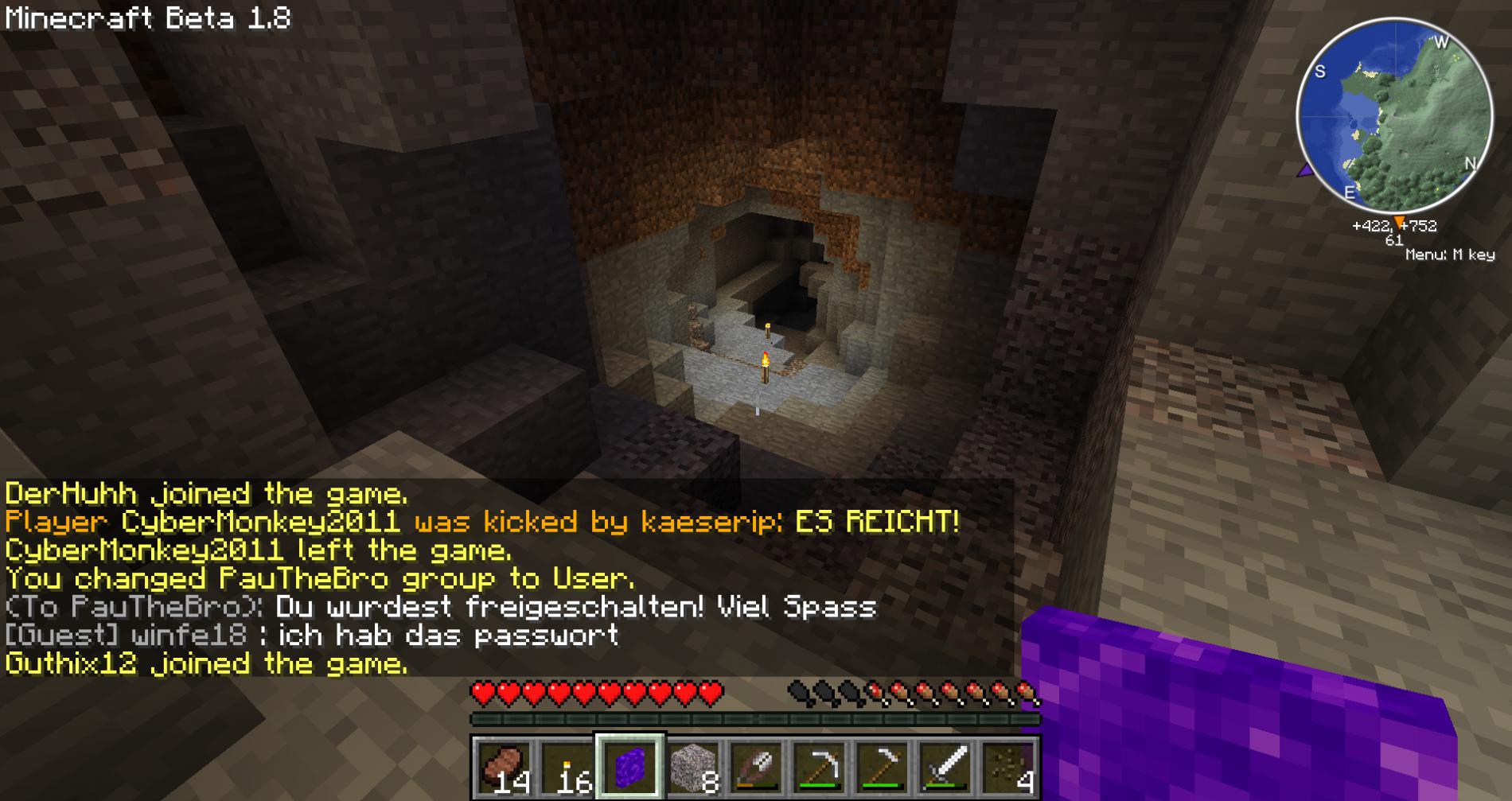Switch to the iron hoe slot
The width and height of the screenshot is (1512, 801).
click(x=883, y=768)
